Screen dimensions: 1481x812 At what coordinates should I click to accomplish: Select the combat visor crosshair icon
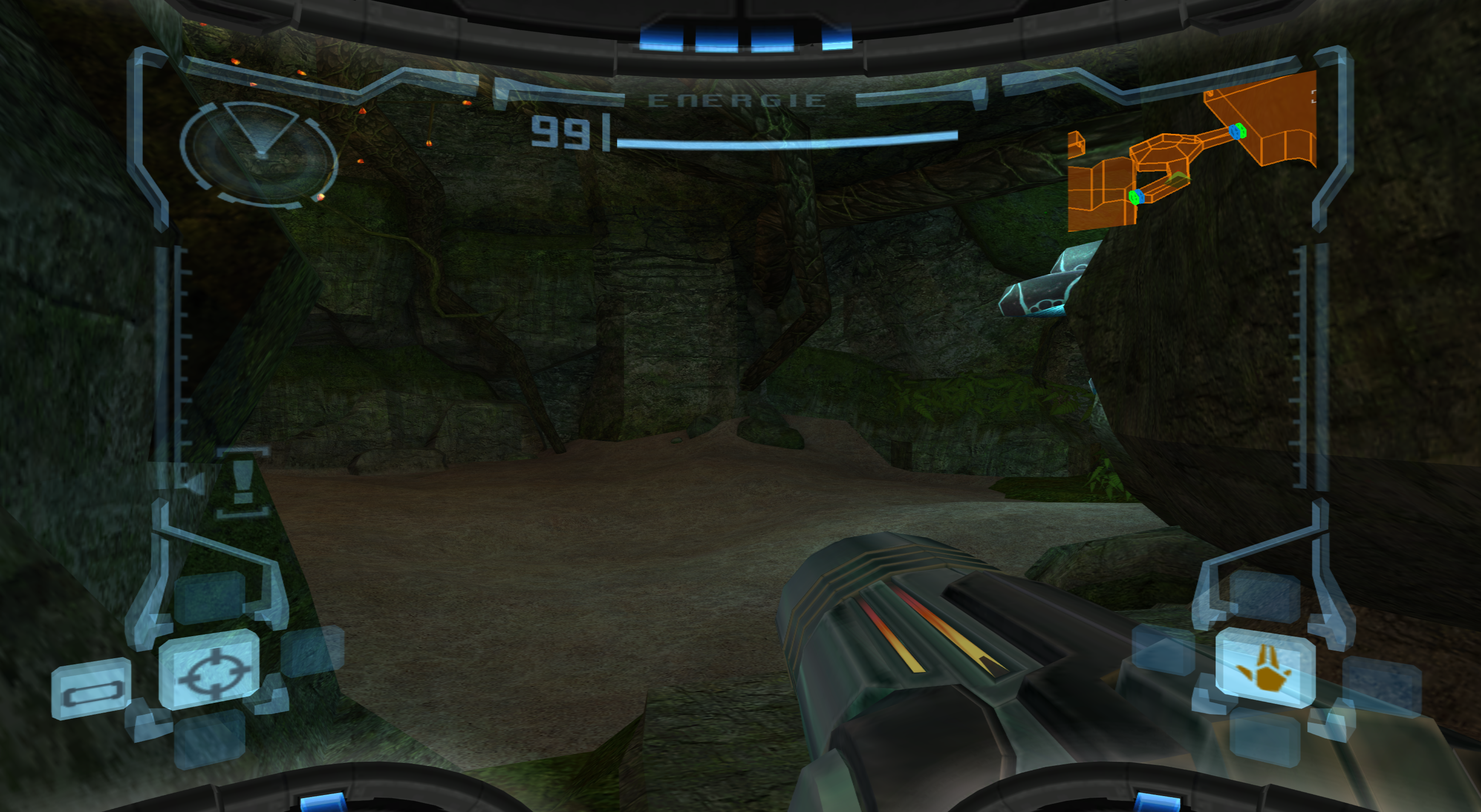point(210,669)
